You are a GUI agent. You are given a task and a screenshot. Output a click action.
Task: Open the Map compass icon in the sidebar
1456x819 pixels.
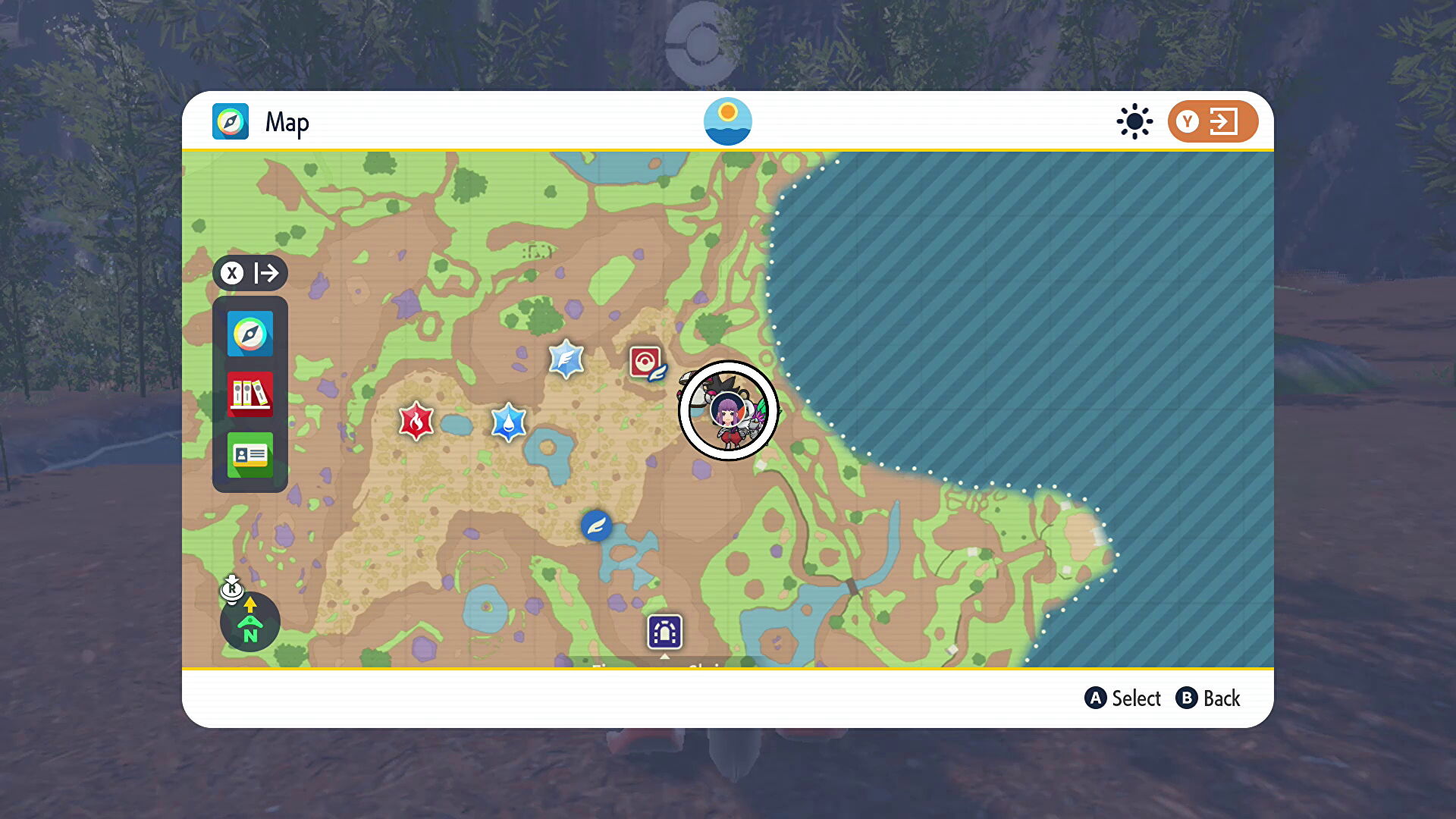click(249, 334)
